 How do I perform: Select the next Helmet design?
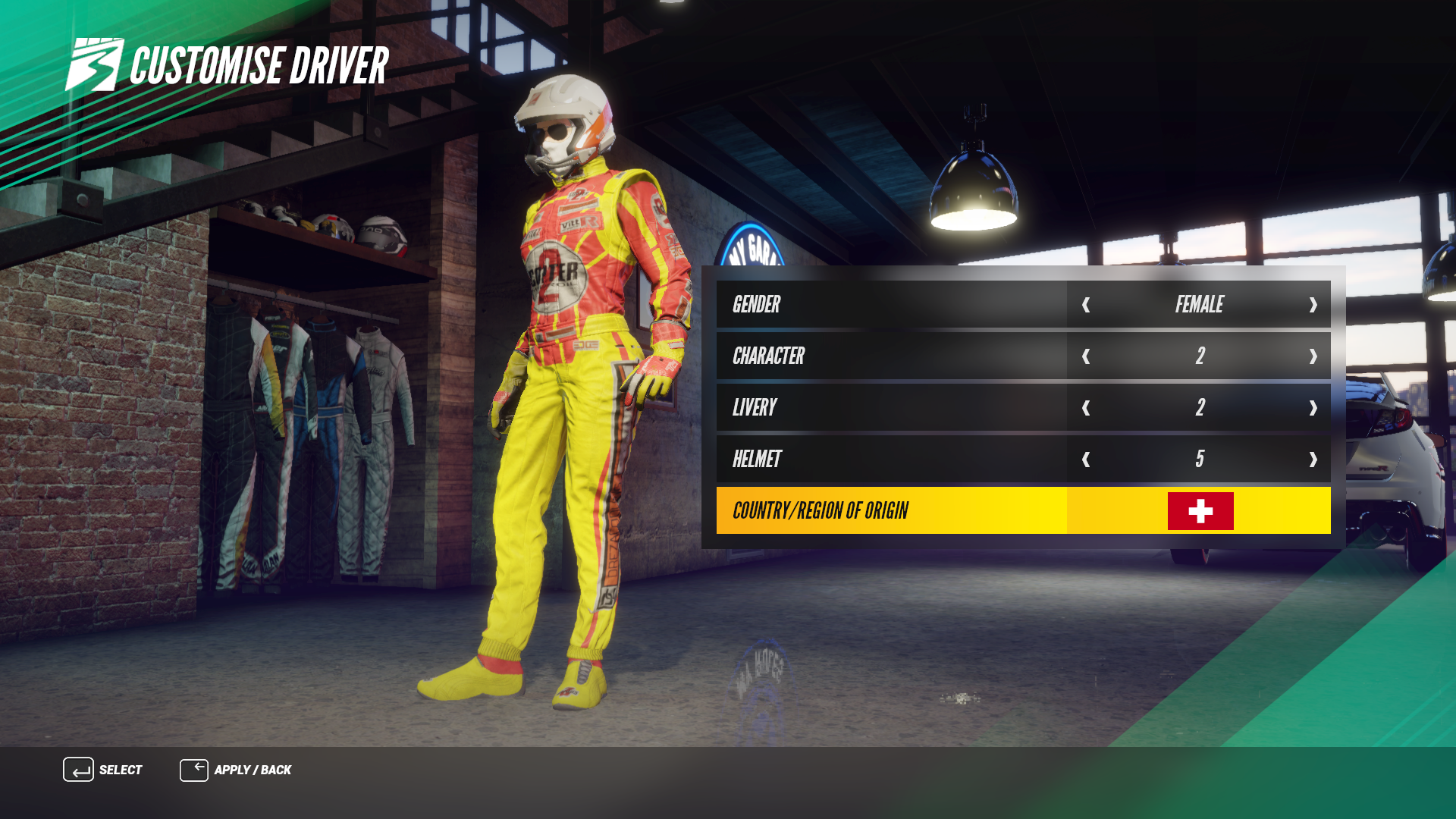pyautogui.click(x=1313, y=460)
